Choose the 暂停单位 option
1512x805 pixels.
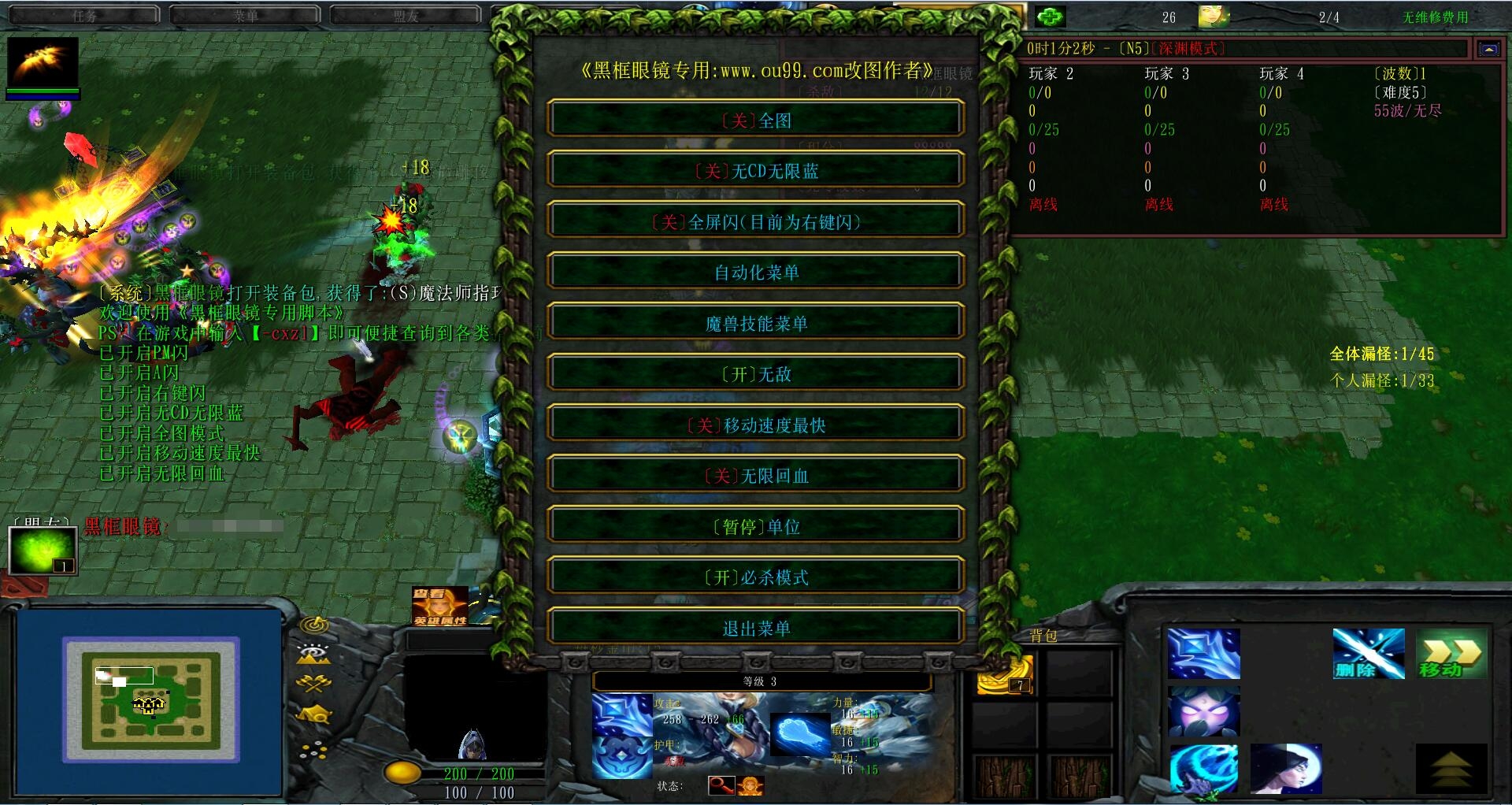[756, 527]
